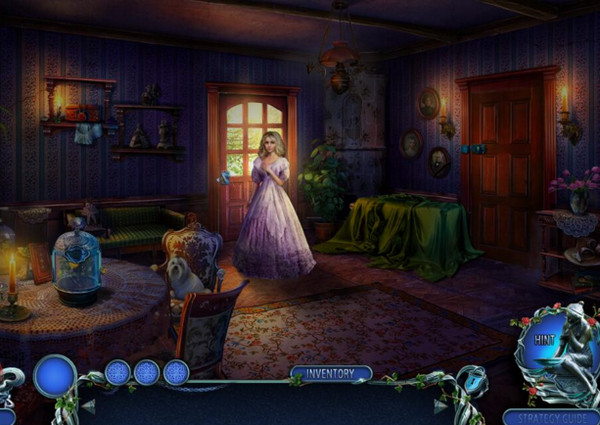Open the Strategy Guide
The width and height of the screenshot is (600, 425).
tap(551, 416)
